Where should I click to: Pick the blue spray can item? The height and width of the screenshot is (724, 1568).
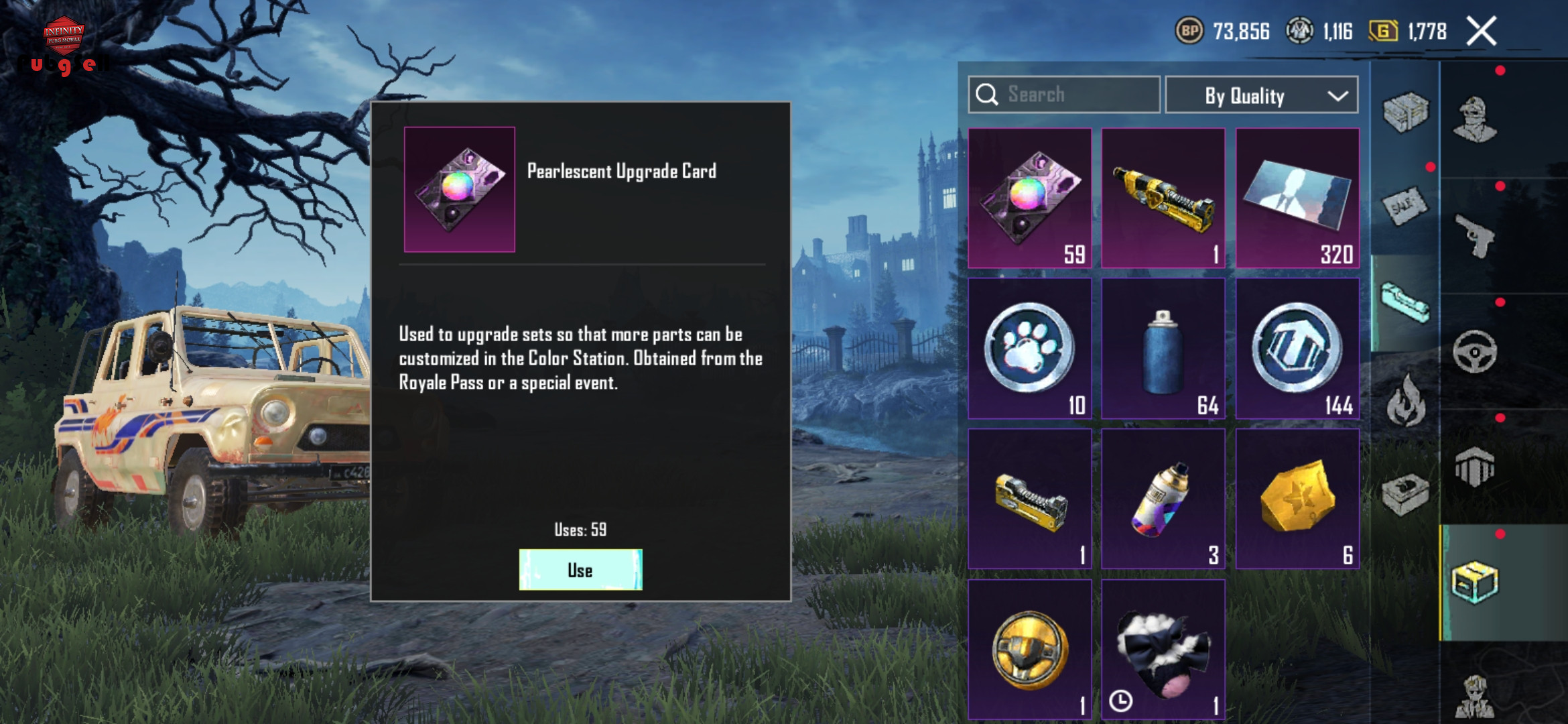1163,349
